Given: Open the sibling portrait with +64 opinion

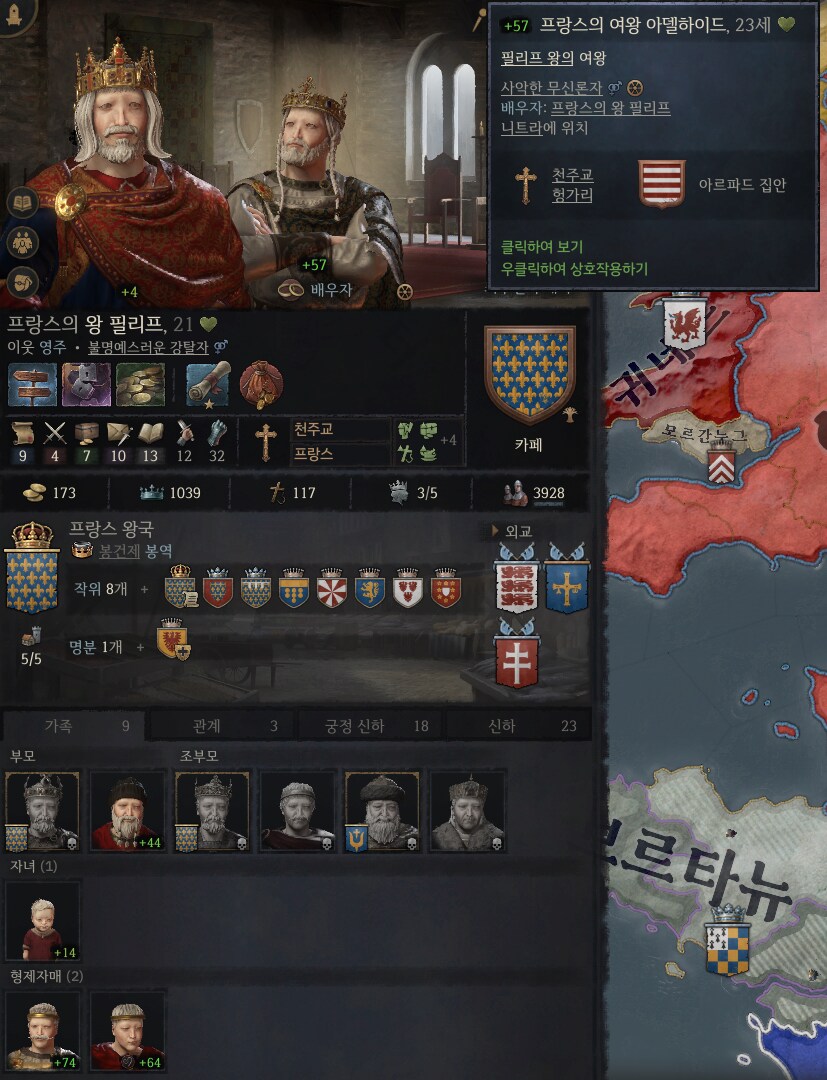Looking at the screenshot, I should (x=127, y=1030).
